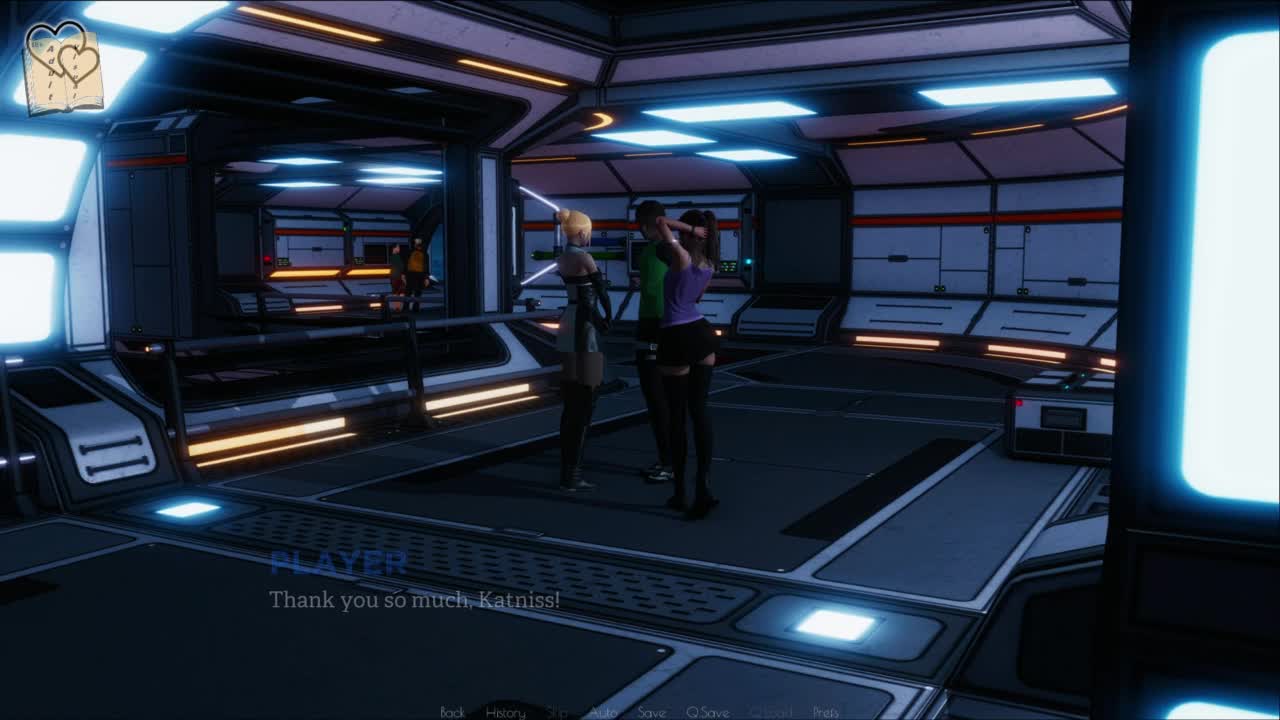Open the Prefs menu
Viewport: 1280px width, 720px height.
pyautogui.click(x=826, y=712)
